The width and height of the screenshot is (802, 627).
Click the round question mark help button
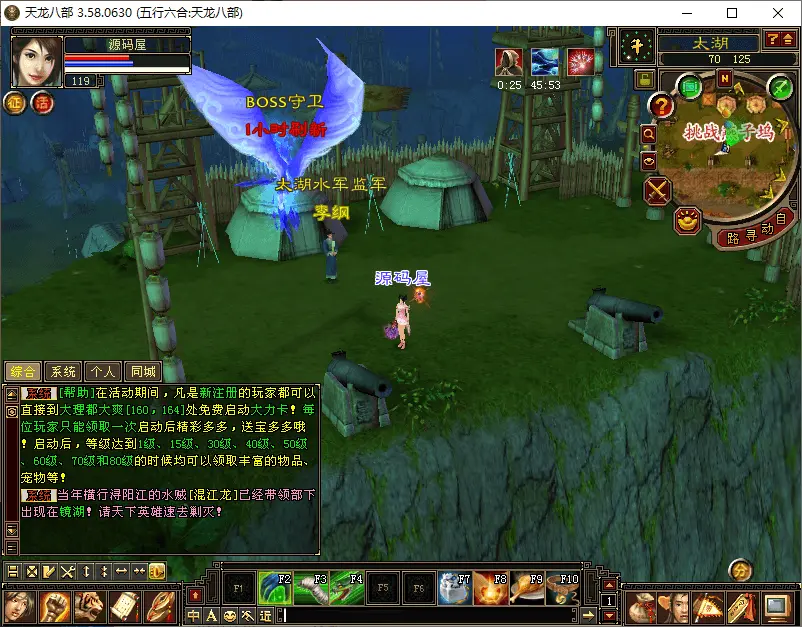(x=660, y=104)
